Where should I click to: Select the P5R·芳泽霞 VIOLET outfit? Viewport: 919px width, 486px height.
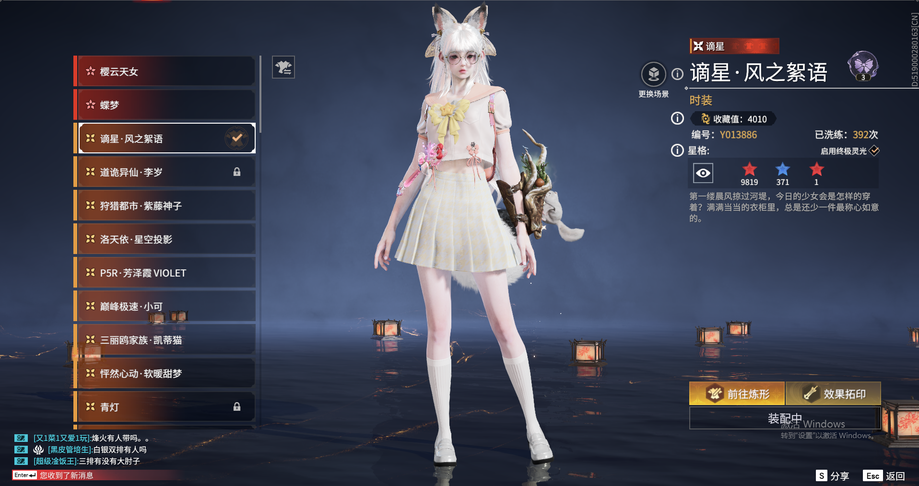165,273
